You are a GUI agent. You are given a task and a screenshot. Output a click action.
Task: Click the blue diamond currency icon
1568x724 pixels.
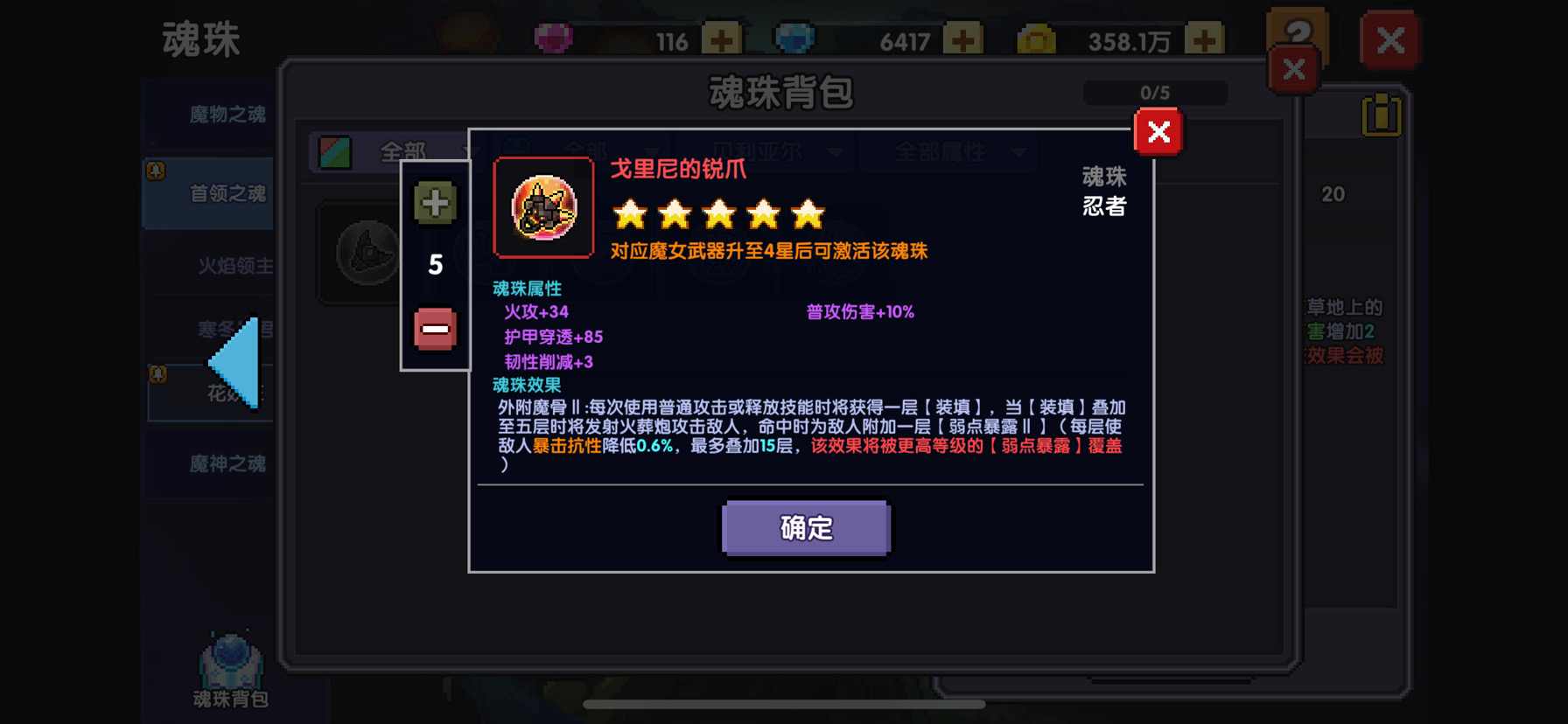(794, 37)
